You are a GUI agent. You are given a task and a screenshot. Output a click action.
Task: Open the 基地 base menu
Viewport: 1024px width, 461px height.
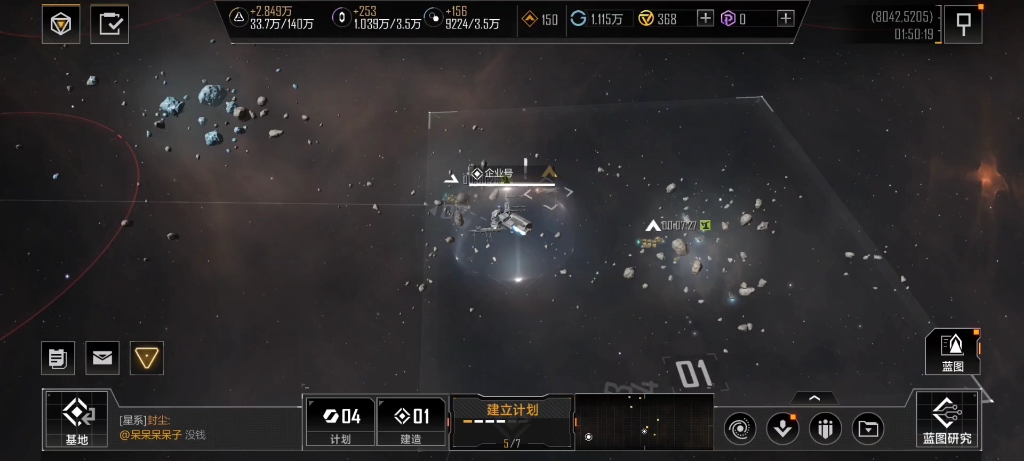tap(77, 418)
